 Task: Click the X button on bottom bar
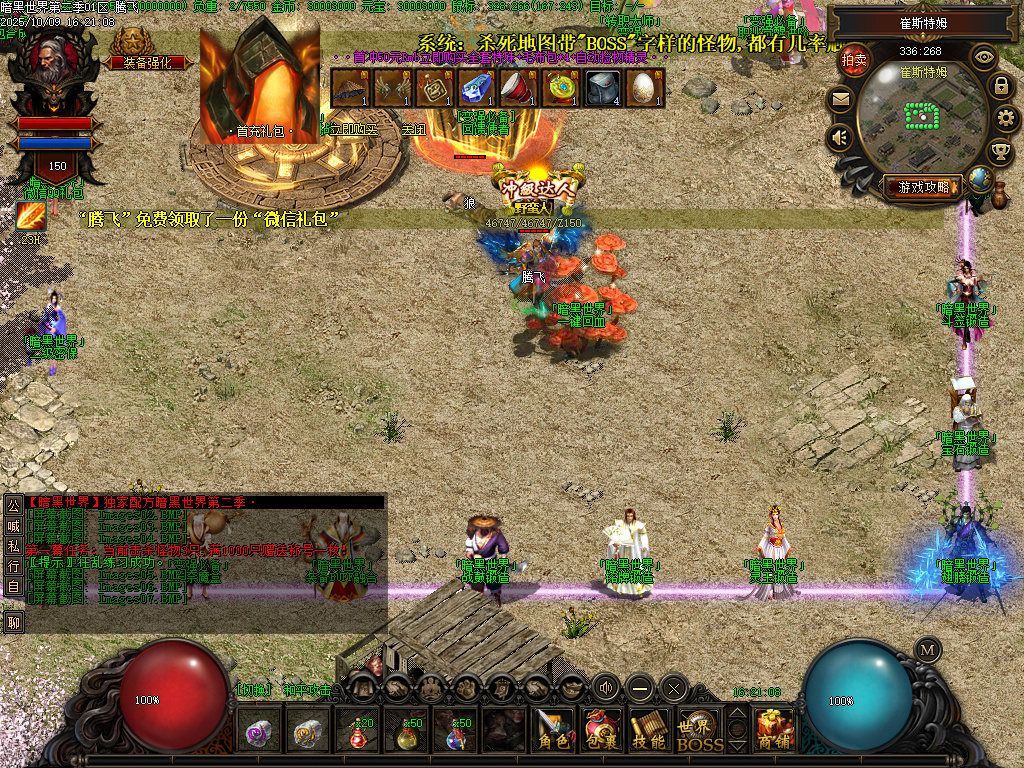point(674,688)
